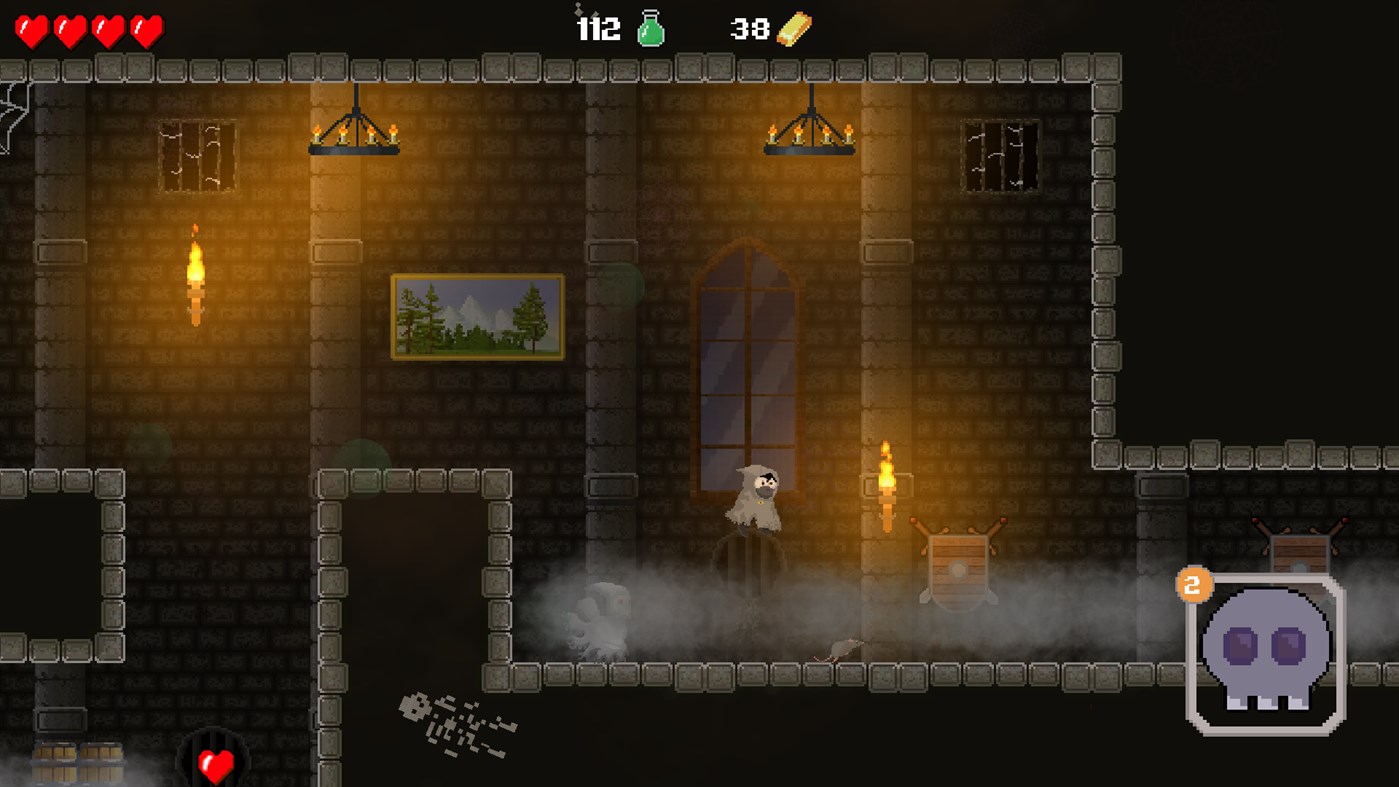
Task: Click the potion count number 112
Action: (x=601, y=30)
